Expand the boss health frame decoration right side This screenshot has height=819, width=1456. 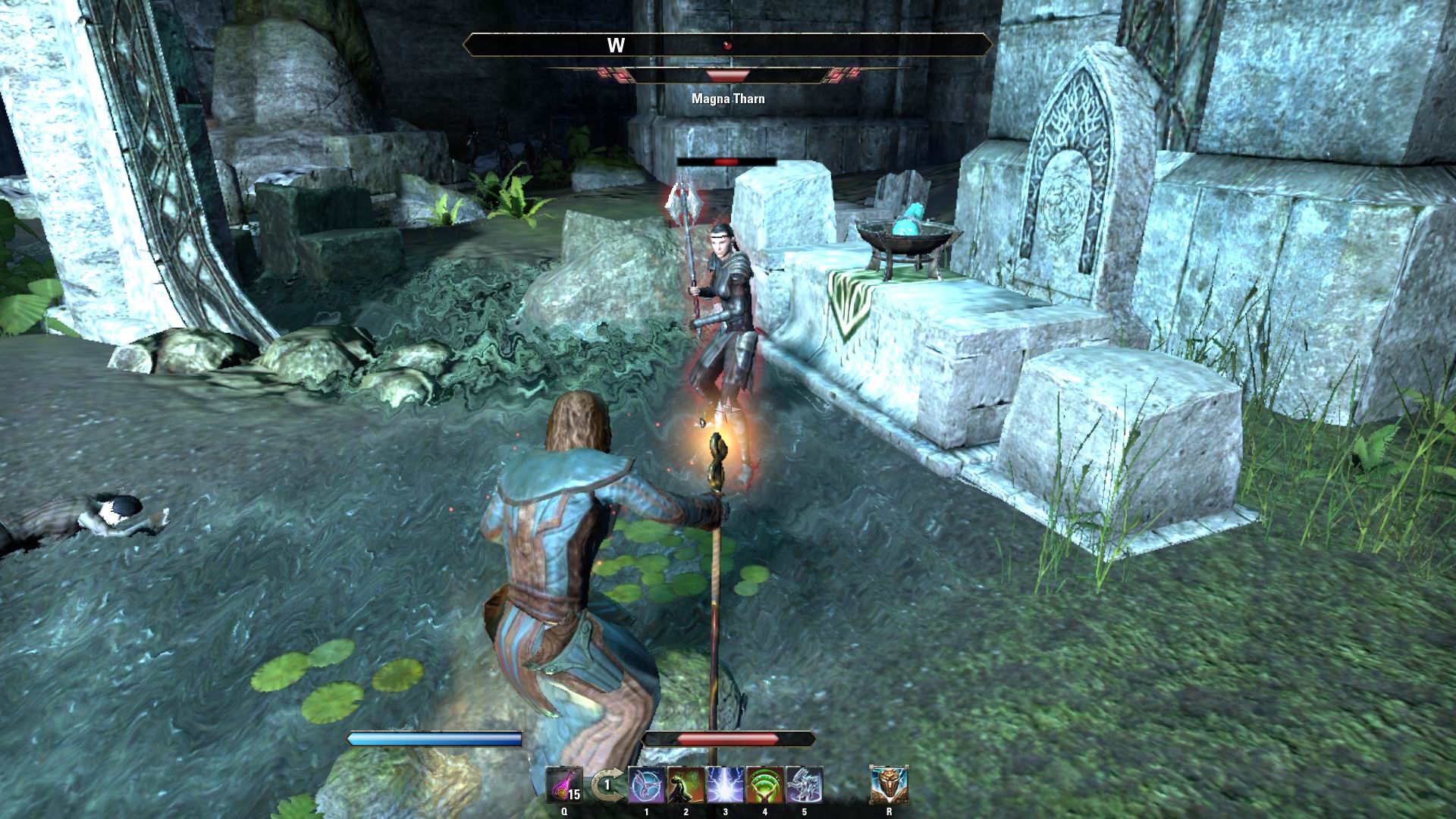[840, 76]
